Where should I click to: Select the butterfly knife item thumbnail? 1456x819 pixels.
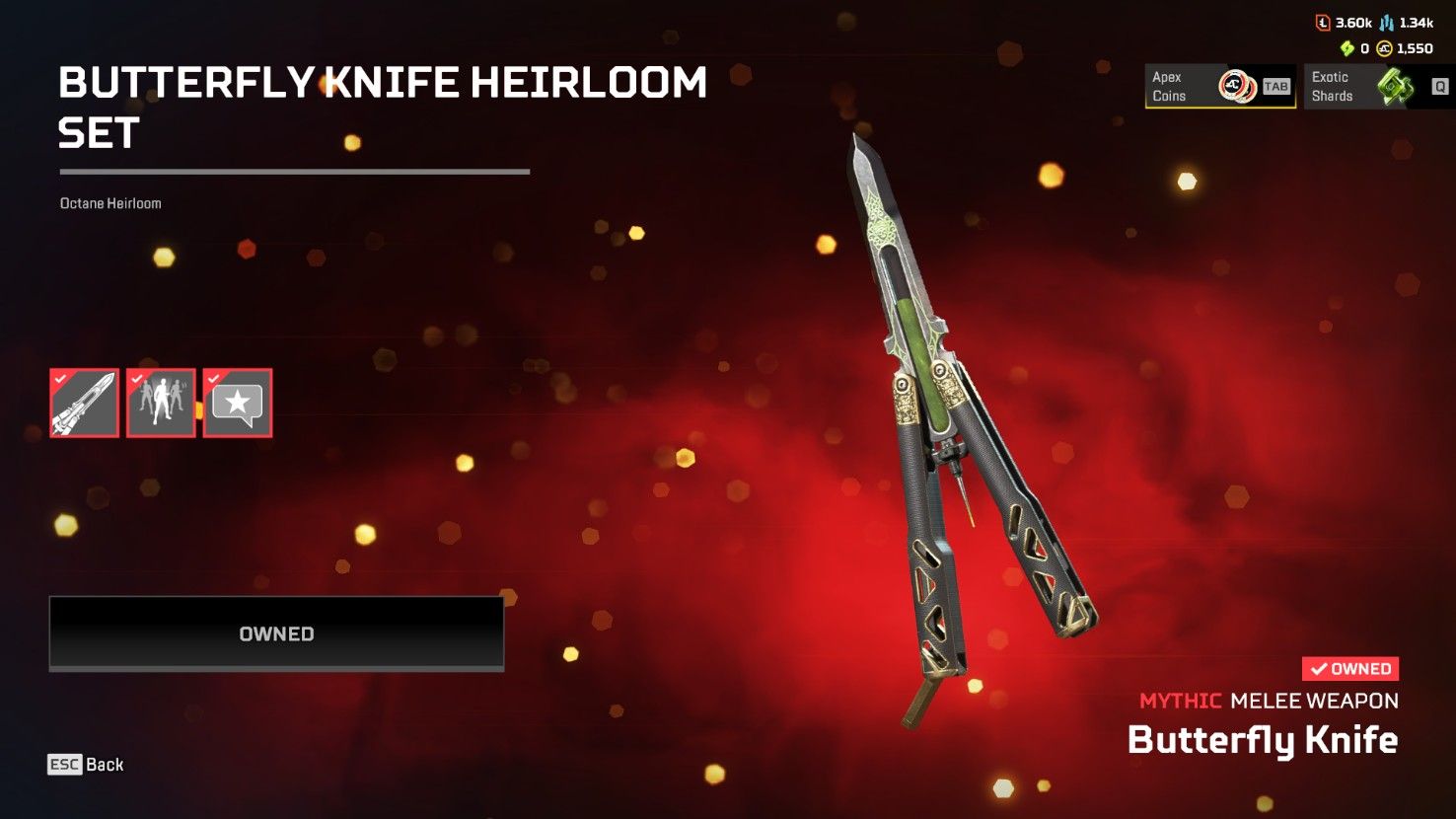85,403
